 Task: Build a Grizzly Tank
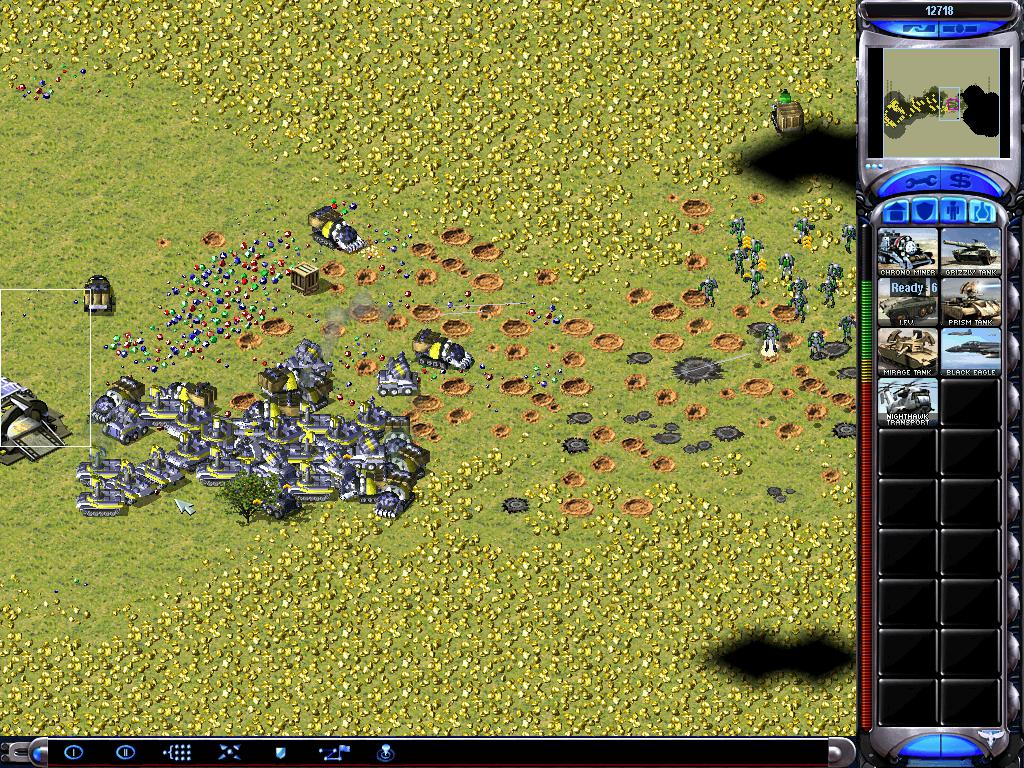970,252
